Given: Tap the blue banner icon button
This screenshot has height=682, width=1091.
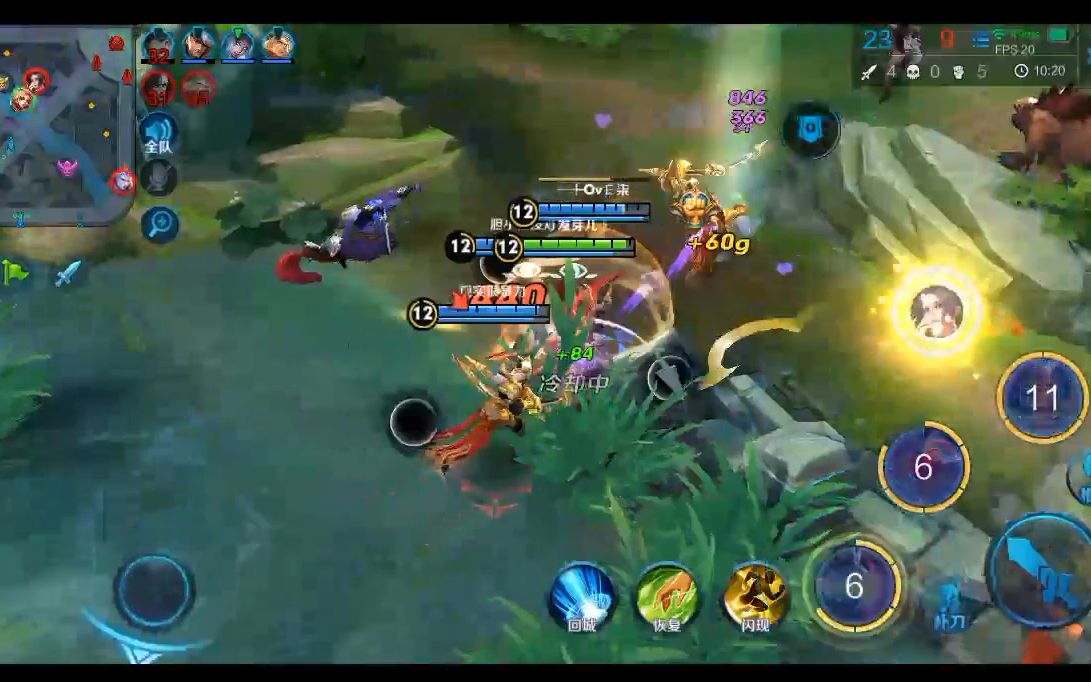Looking at the screenshot, I should (810, 128).
